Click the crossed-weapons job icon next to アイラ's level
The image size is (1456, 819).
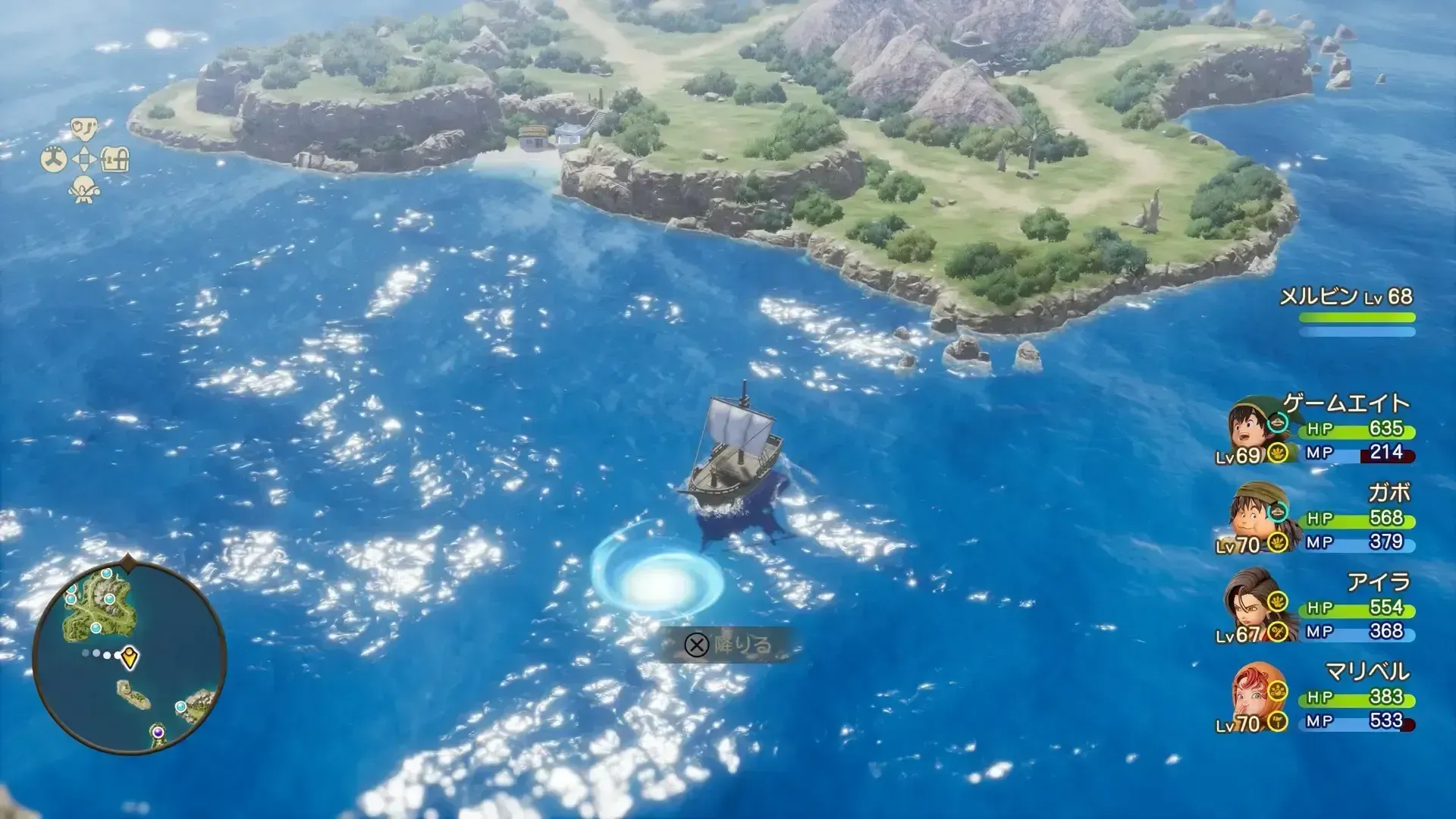tap(1276, 631)
